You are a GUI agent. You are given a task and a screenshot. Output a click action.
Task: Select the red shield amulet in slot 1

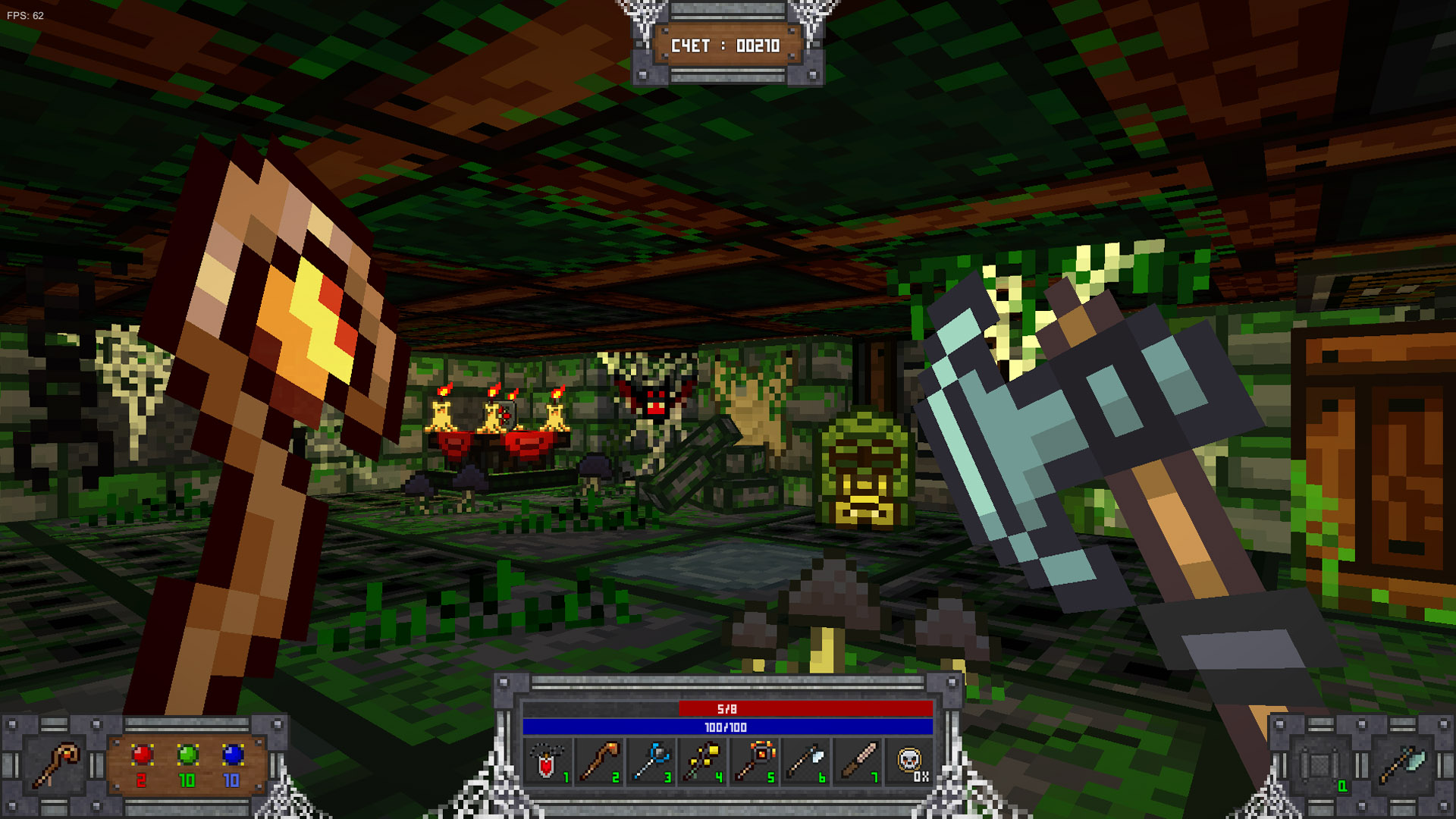pyautogui.click(x=548, y=762)
